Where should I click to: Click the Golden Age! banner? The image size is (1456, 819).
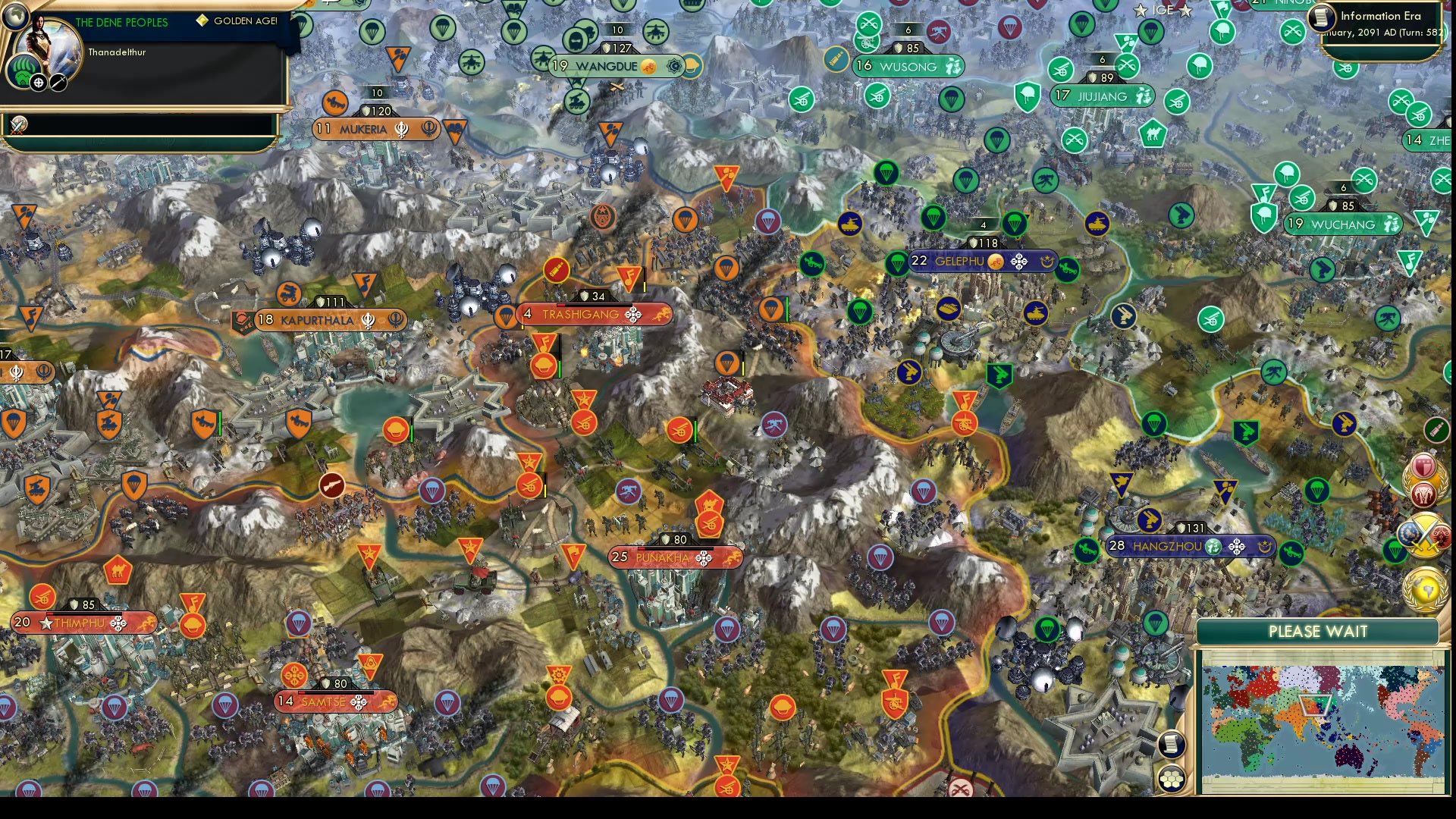click(x=237, y=22)
